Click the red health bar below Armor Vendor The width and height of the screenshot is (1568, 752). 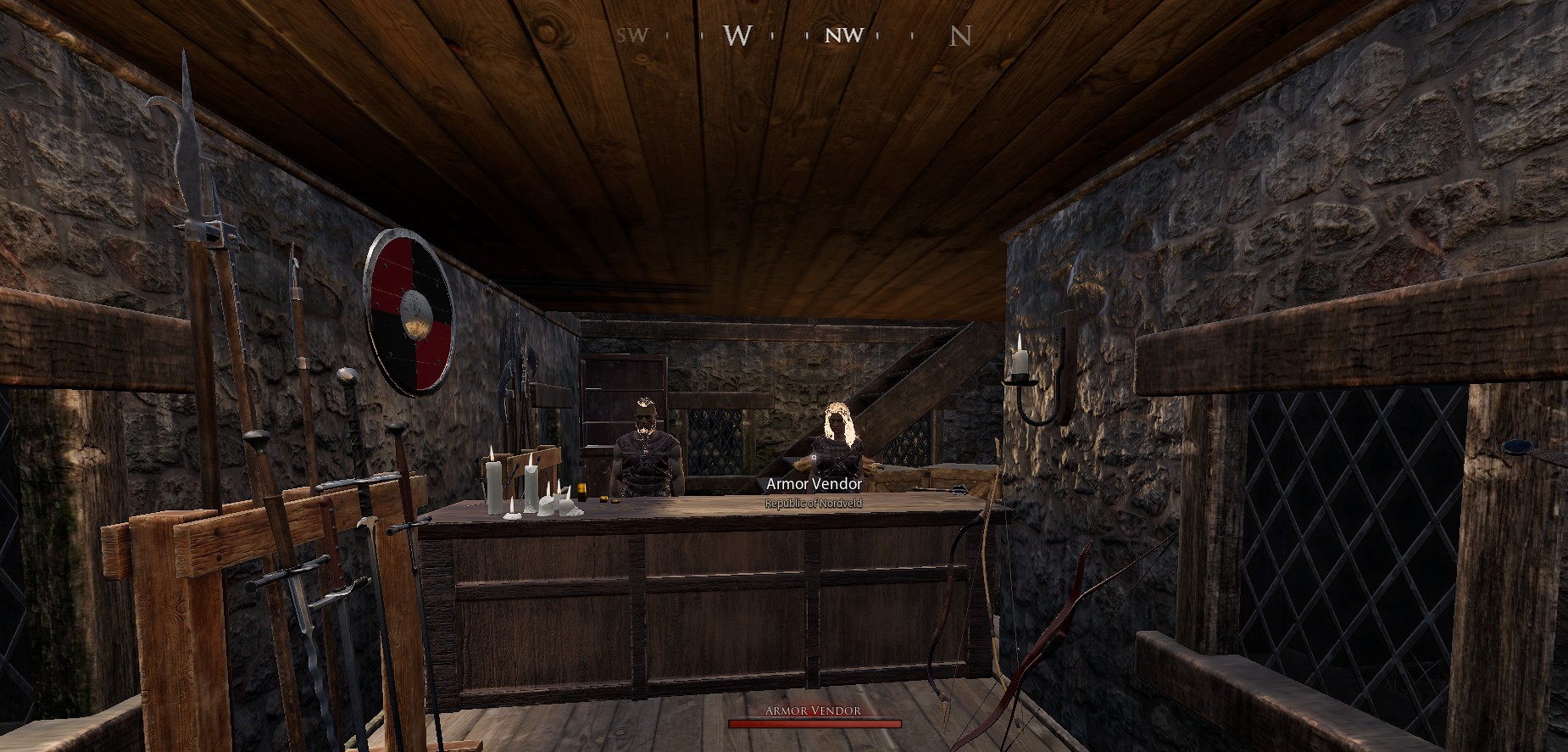(812, 726)
